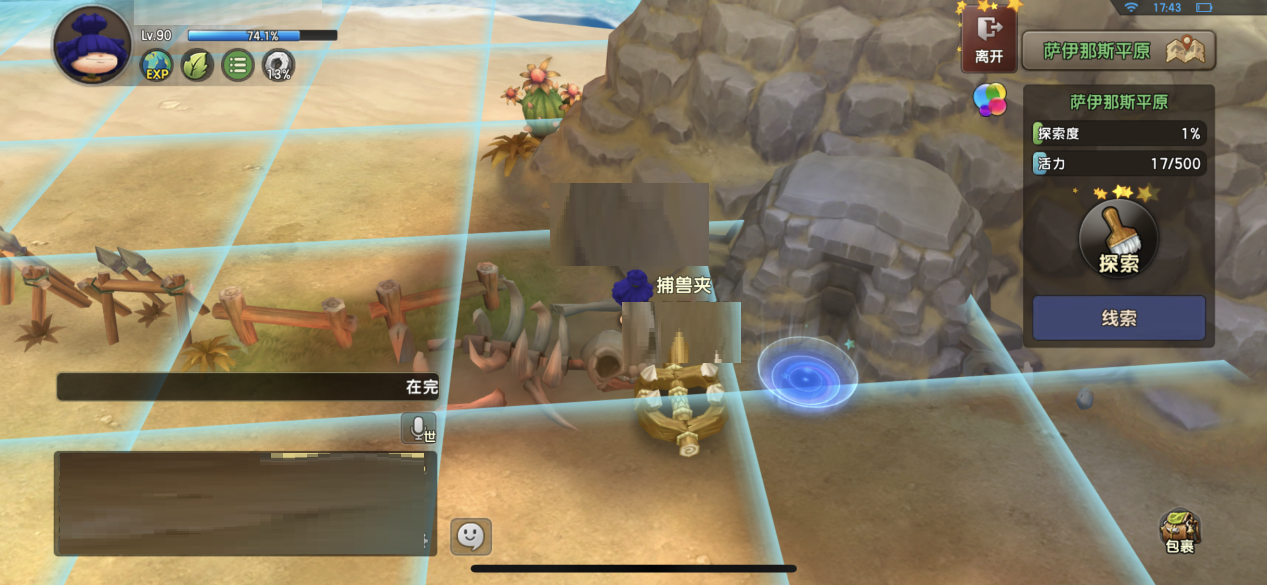Toggle the voice chat microphone button
The width and height of the screenshot is (1267, 585).
418,428
